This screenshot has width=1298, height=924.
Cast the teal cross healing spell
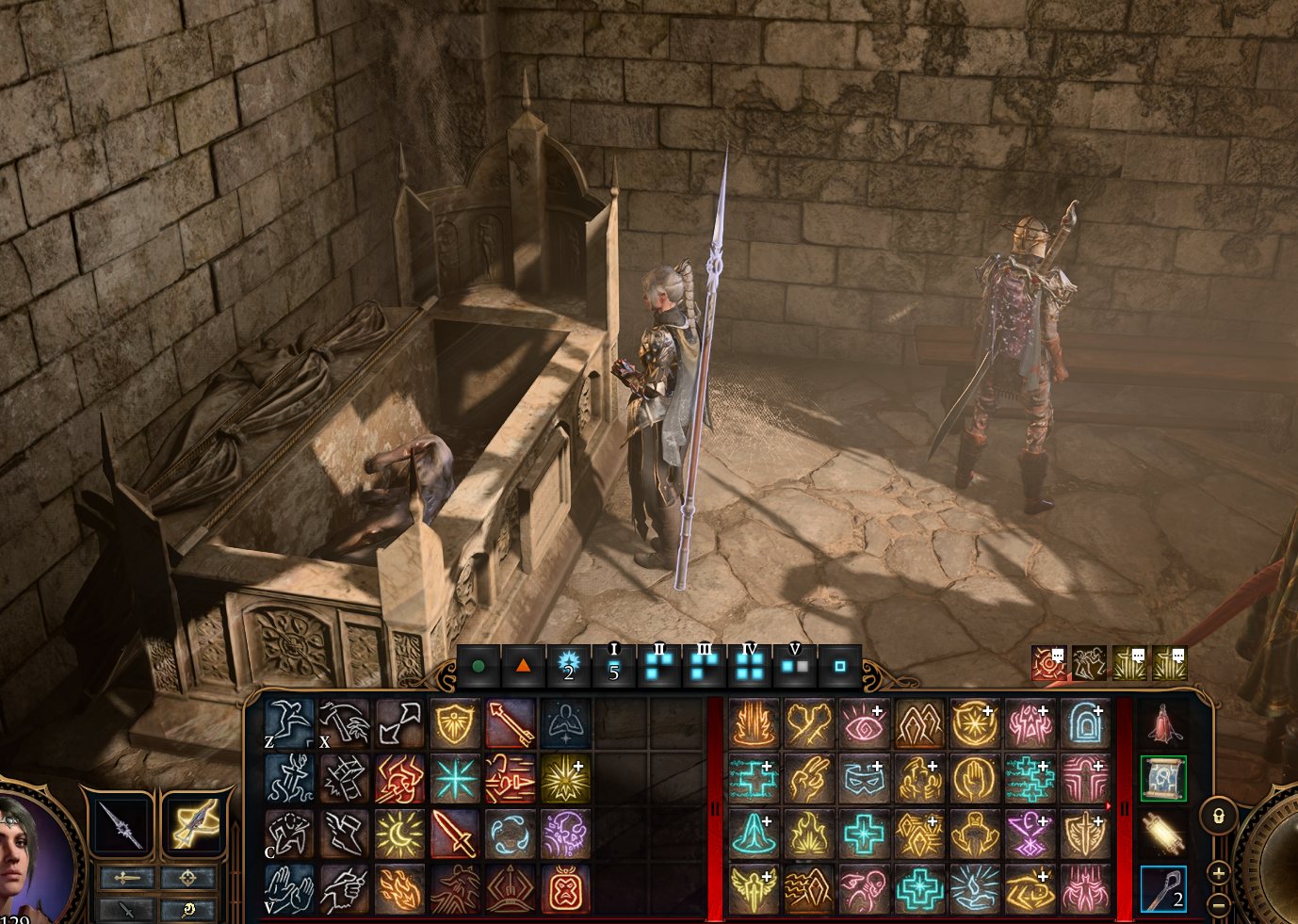click(x=864, y=834)
